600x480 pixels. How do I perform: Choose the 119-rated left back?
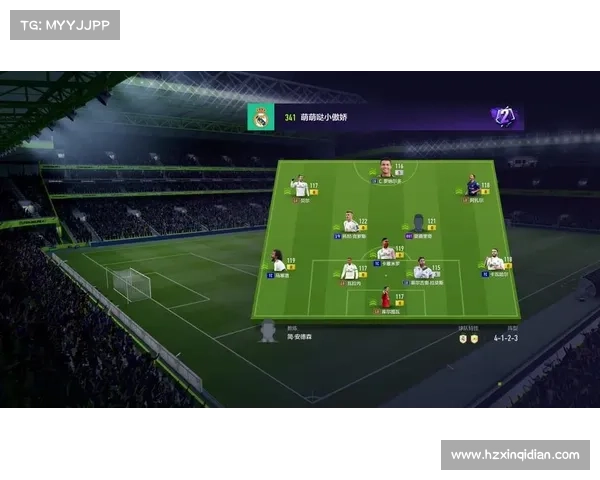[278, 262]
